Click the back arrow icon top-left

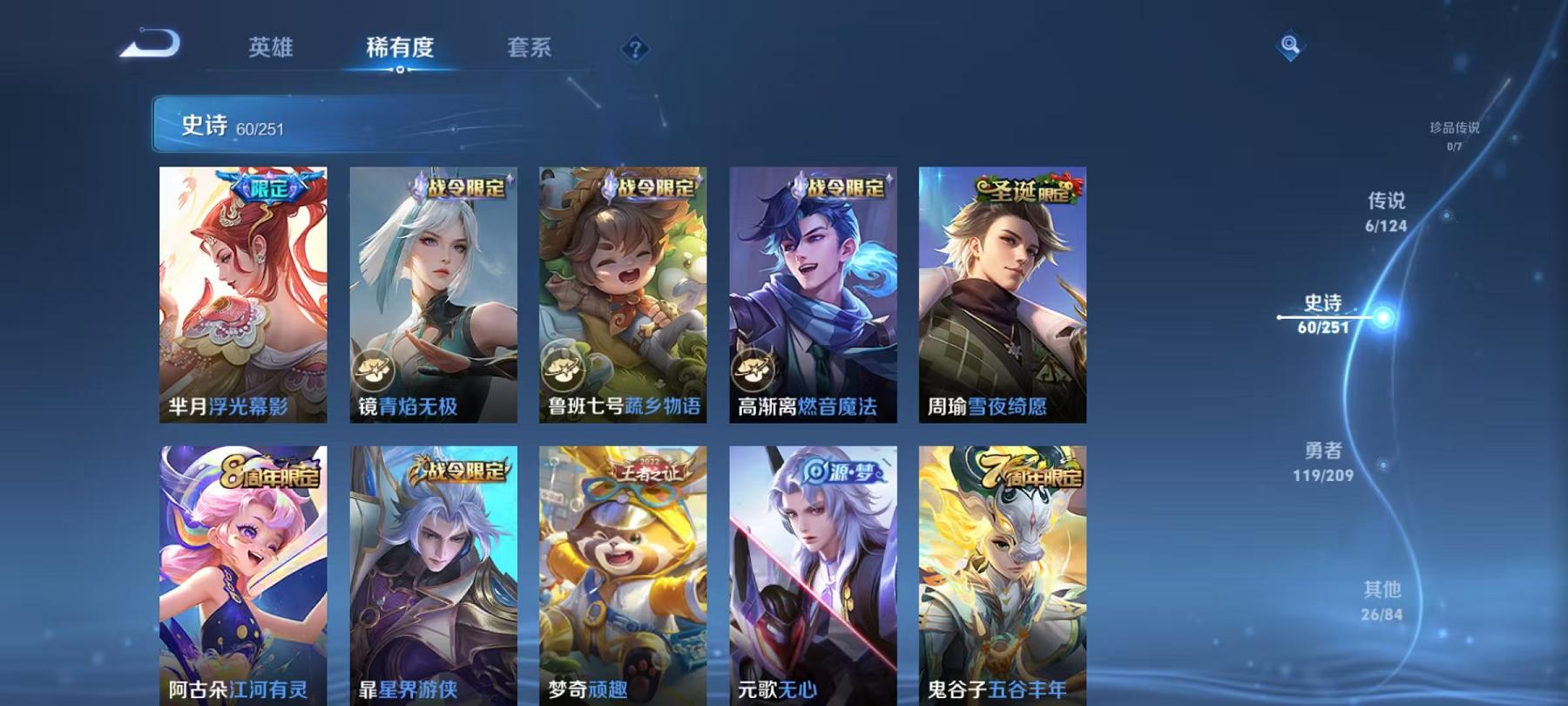pos(150,44)
